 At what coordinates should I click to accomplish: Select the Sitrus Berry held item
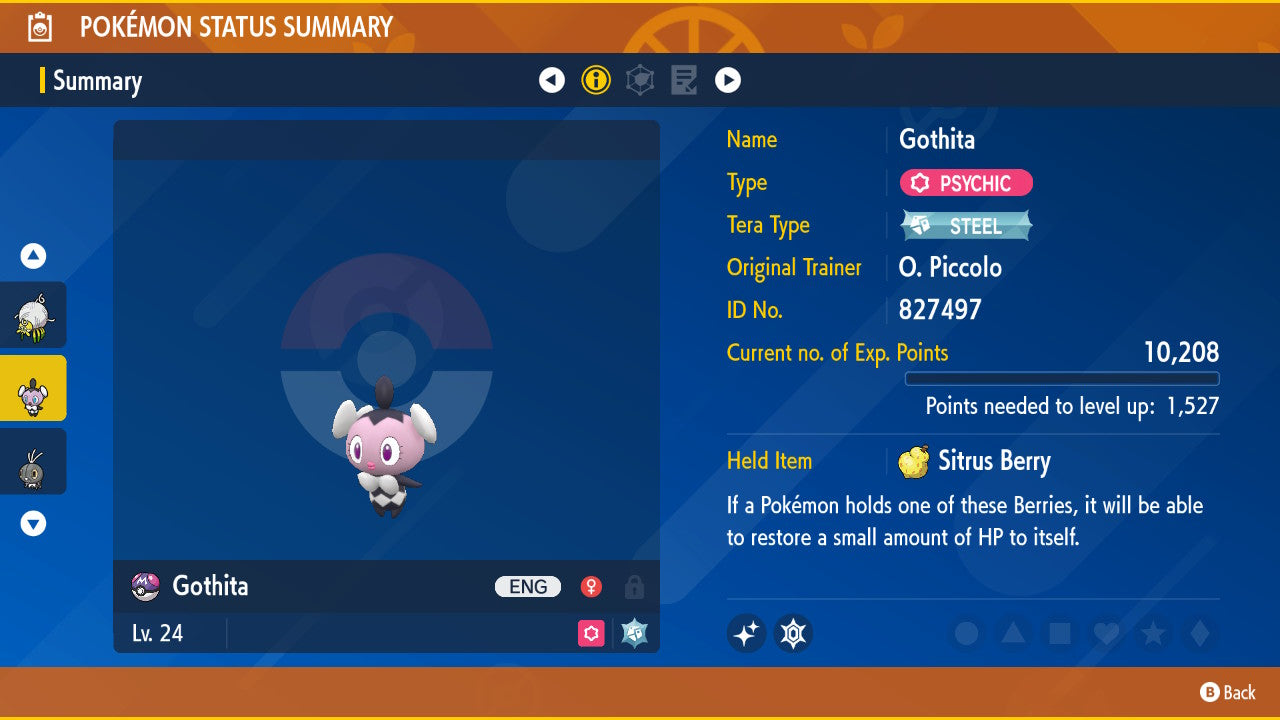975,461
